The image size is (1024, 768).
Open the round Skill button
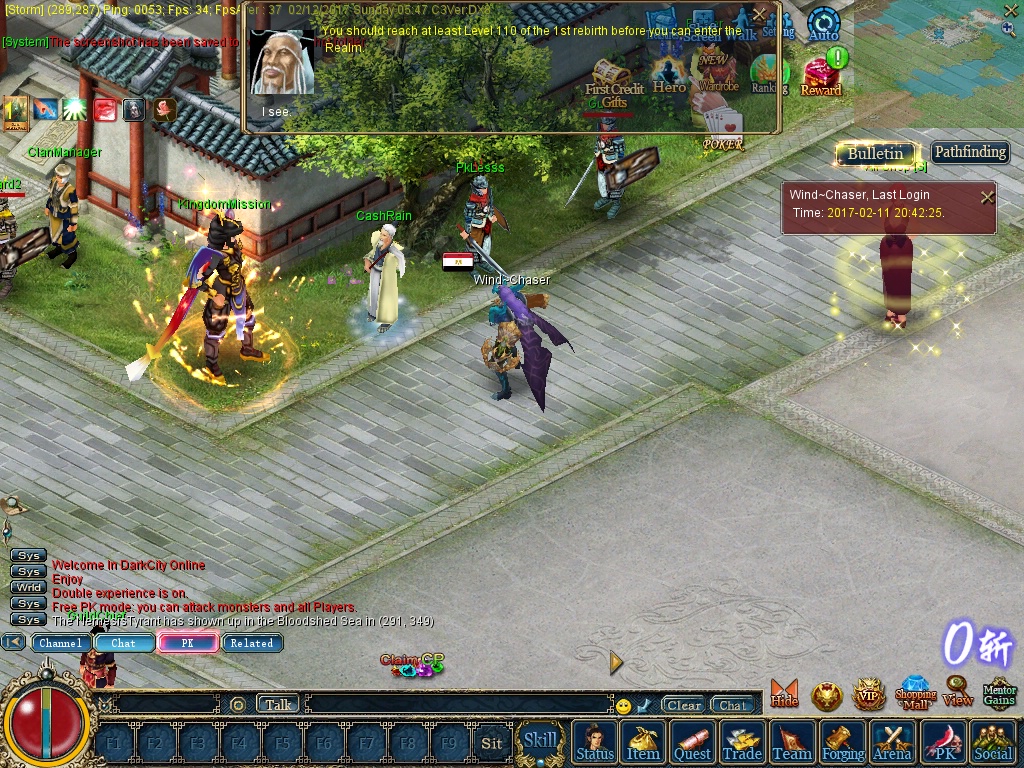coord(540,741)
